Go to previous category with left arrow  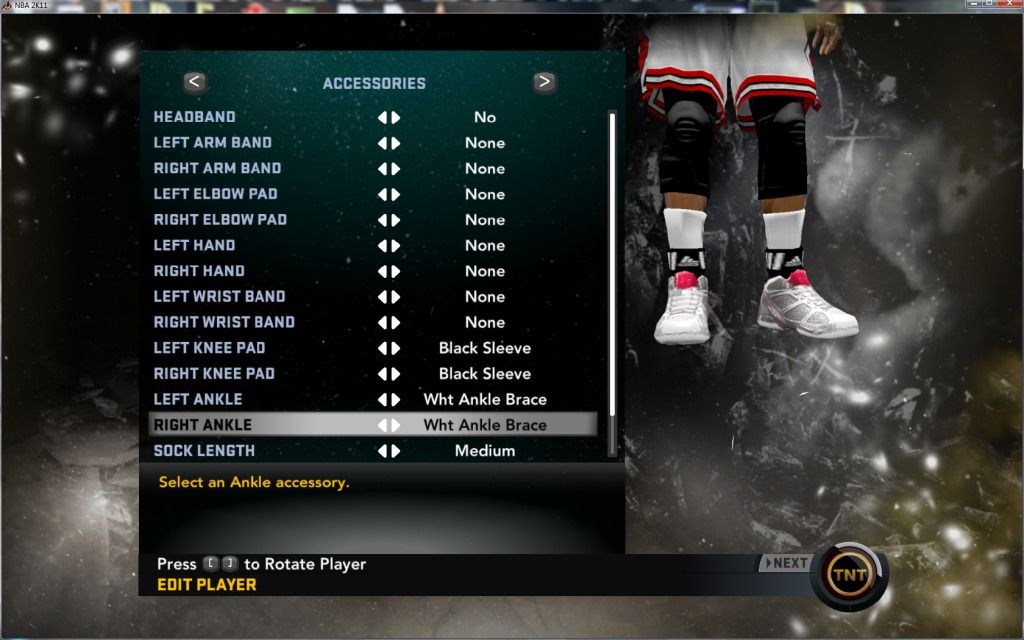[x=195, y=82]
